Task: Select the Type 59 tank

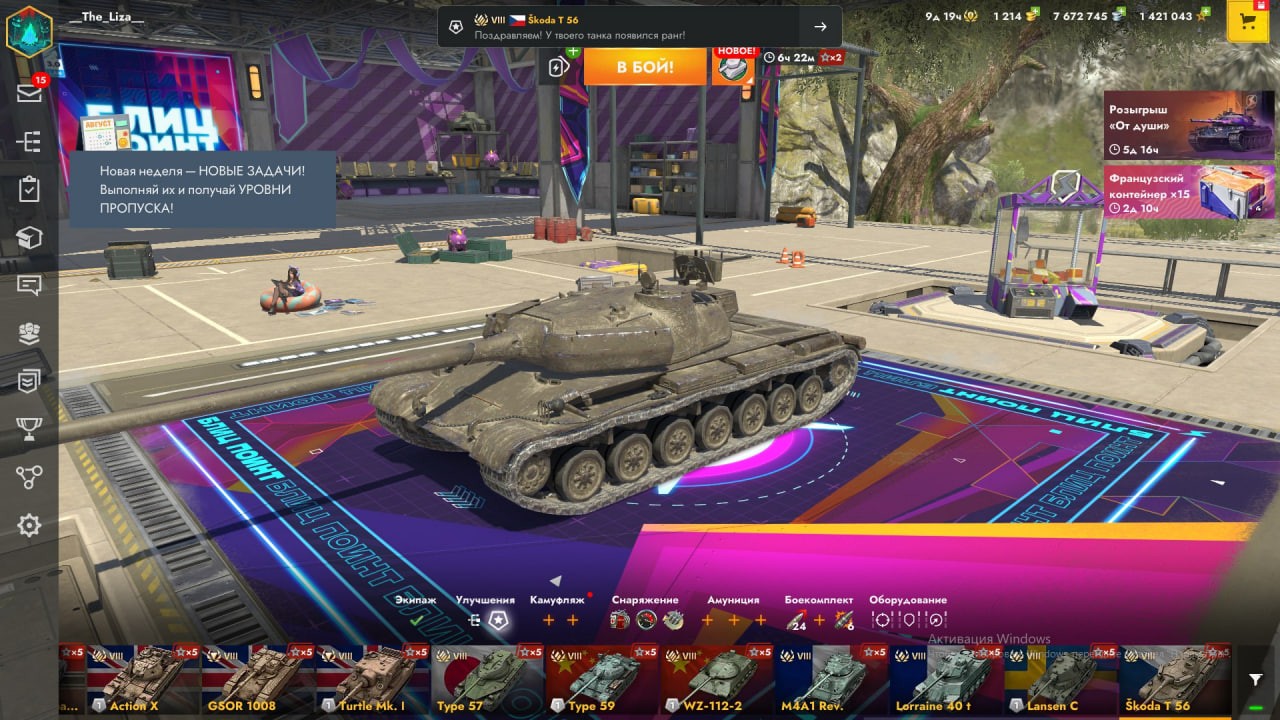Action: (x=603, y=679)
